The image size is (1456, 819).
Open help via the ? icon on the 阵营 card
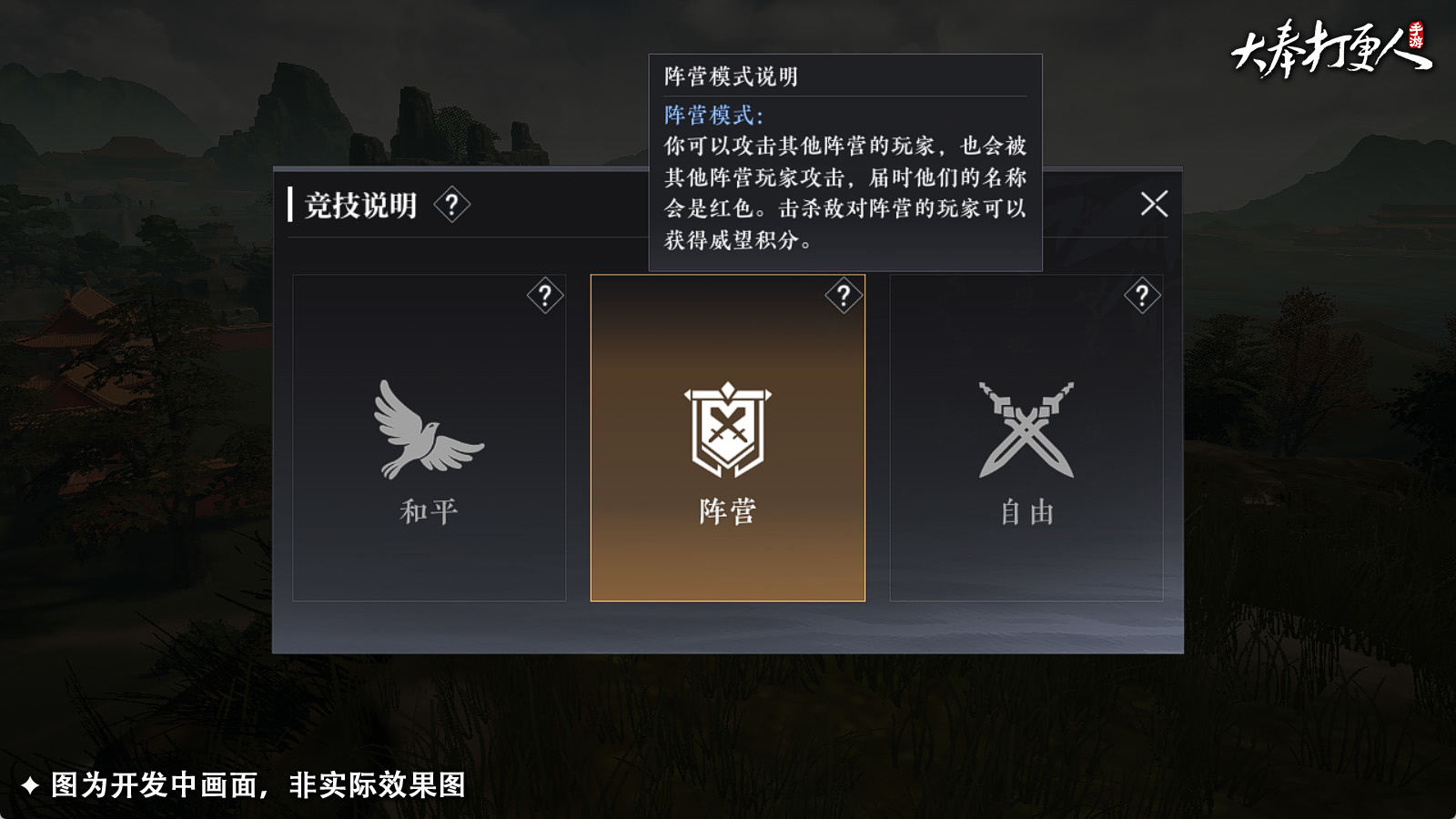pyautogui.click(x=844, y=293)
